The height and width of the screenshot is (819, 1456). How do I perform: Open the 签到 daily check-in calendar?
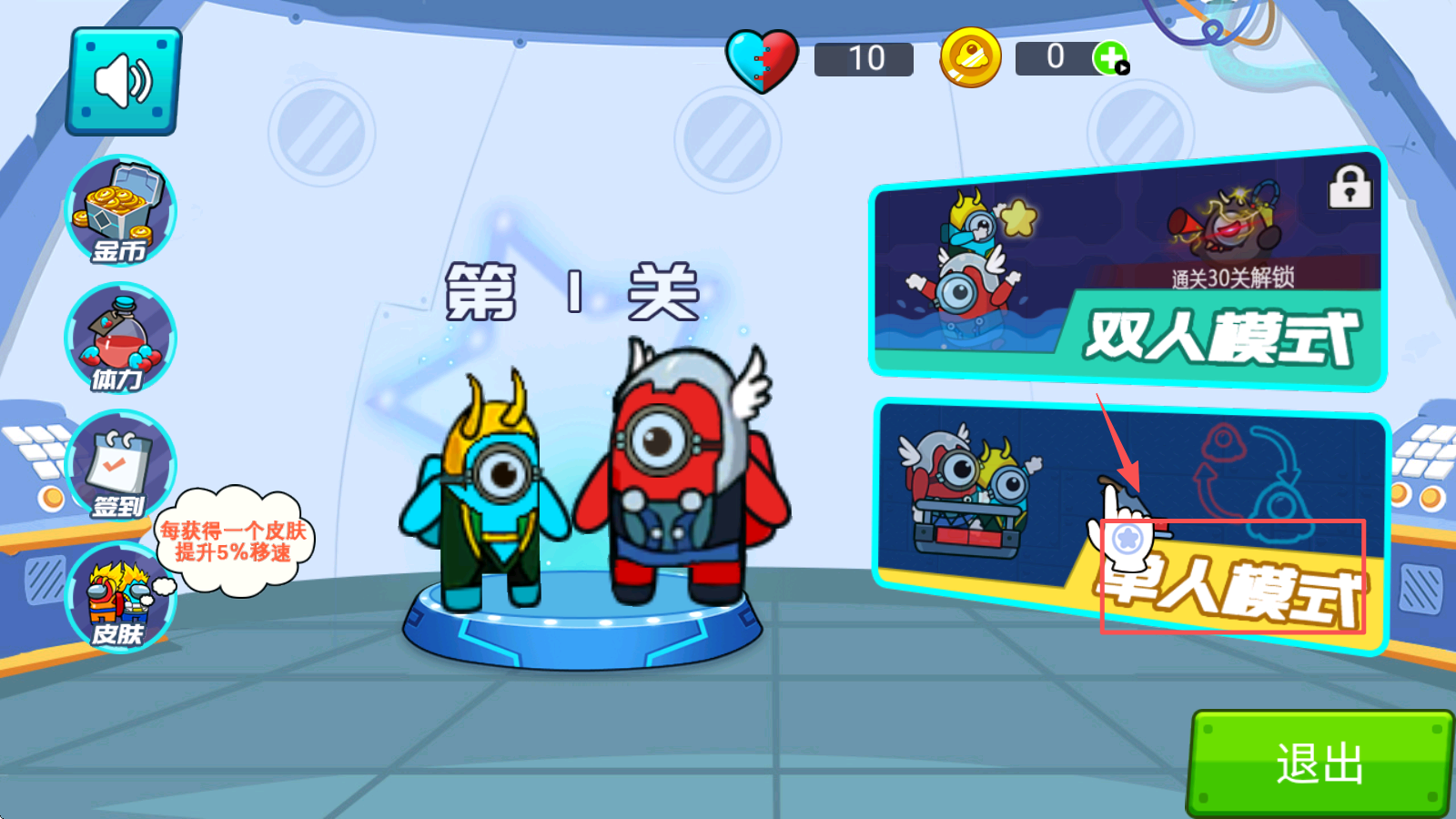click(x=120, y=466)
